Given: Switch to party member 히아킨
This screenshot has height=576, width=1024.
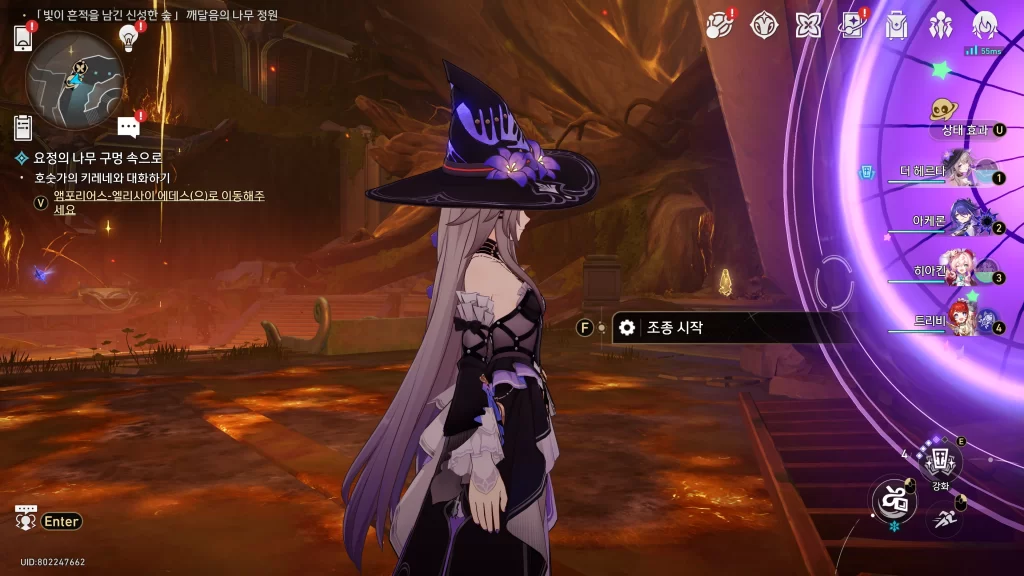Looking at the screenshot, I should pyautogui.click(x=962, y=272).
